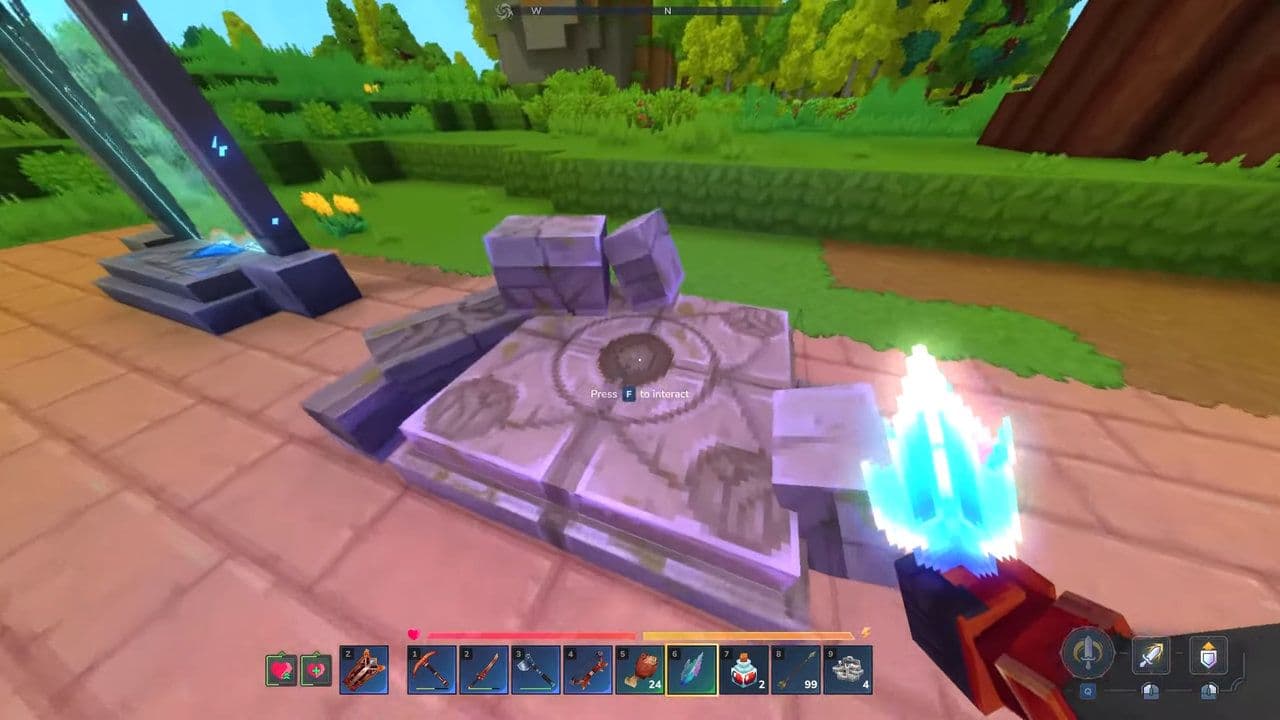Activate the shield block ability icon
Viewport: 1280px width, 720px height.
click(1209, 655)
